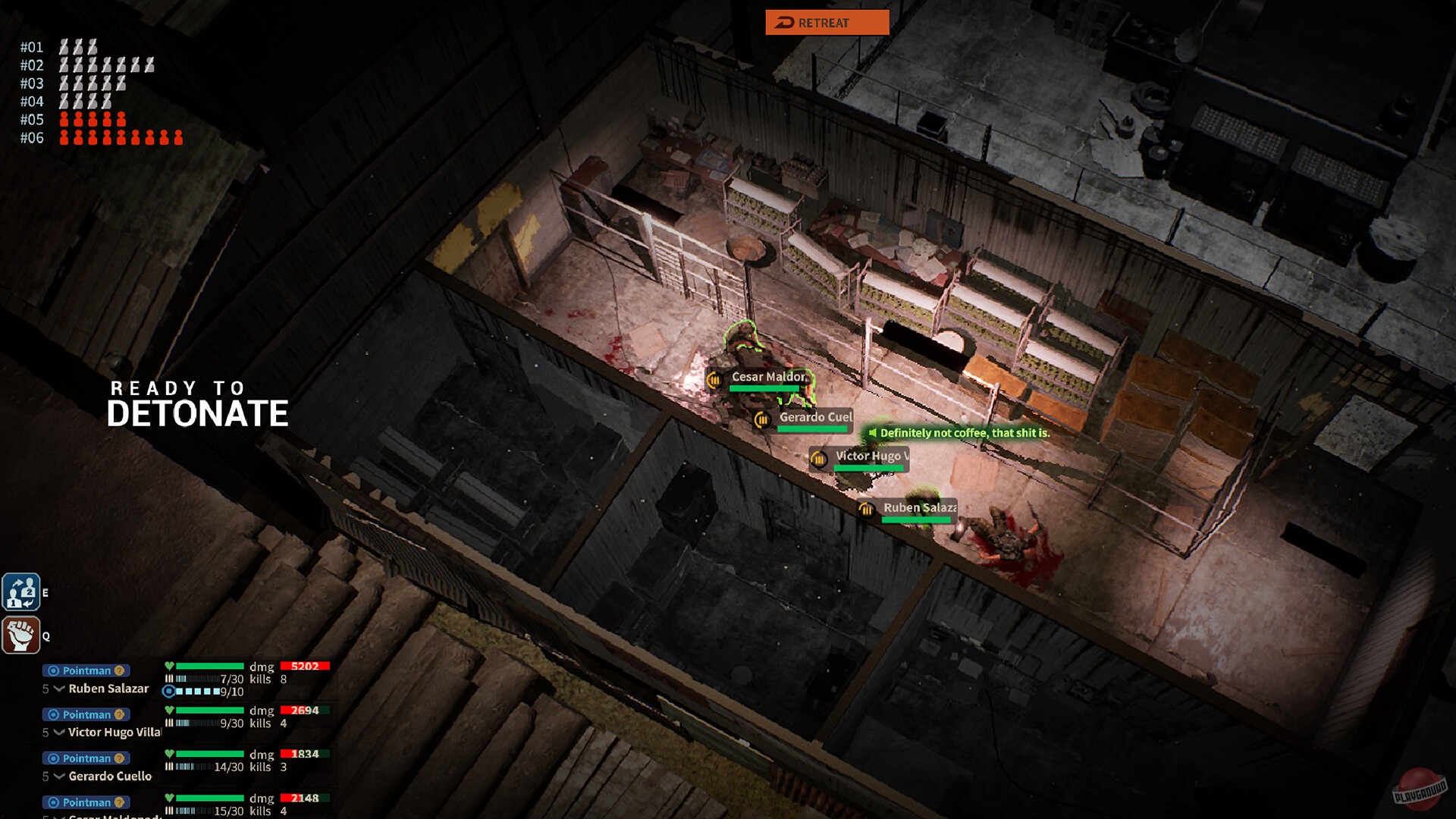Click Ruben Salazar's blue Pointman class badge
The height and width of the screenshot is (819, 1456).
click(x=85, y=670)
